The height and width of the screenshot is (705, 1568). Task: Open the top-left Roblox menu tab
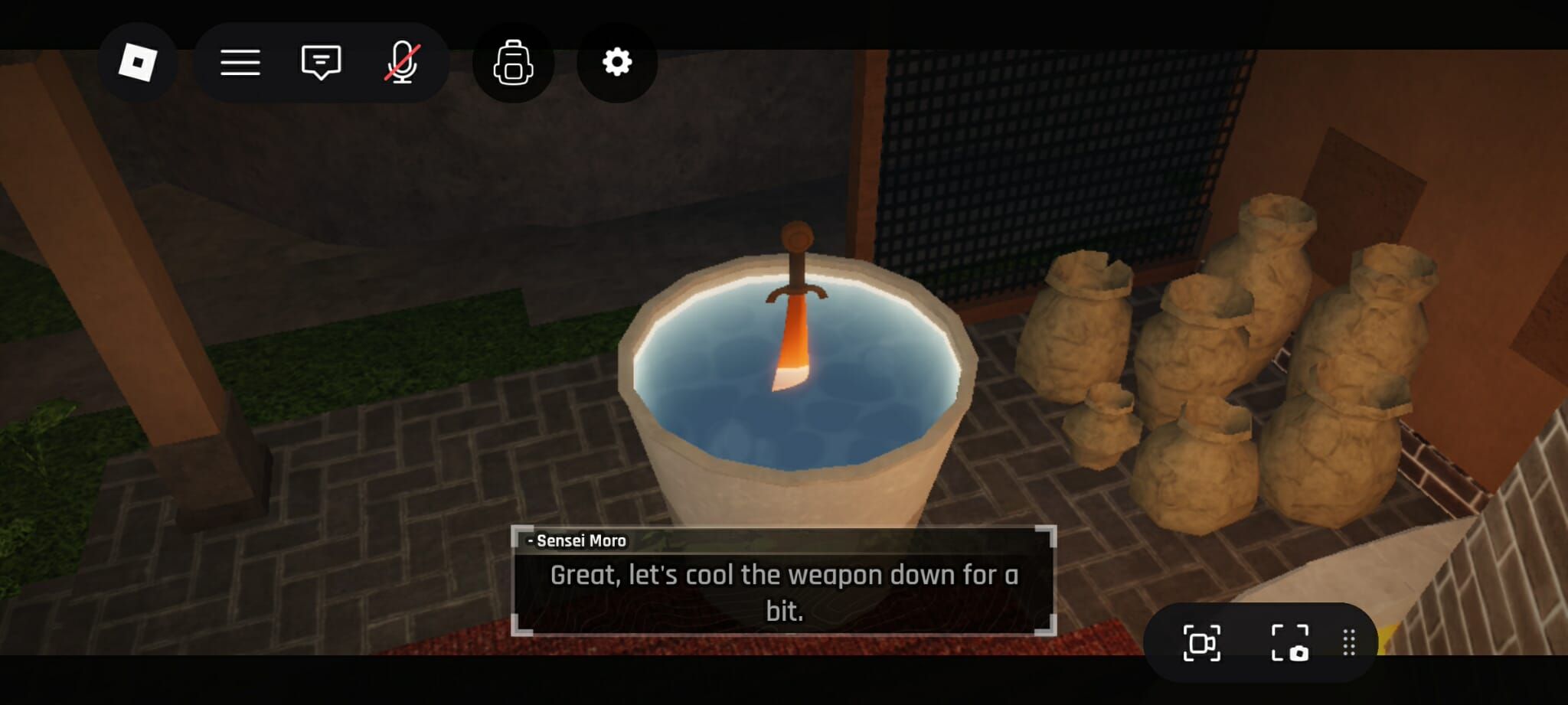138,63
